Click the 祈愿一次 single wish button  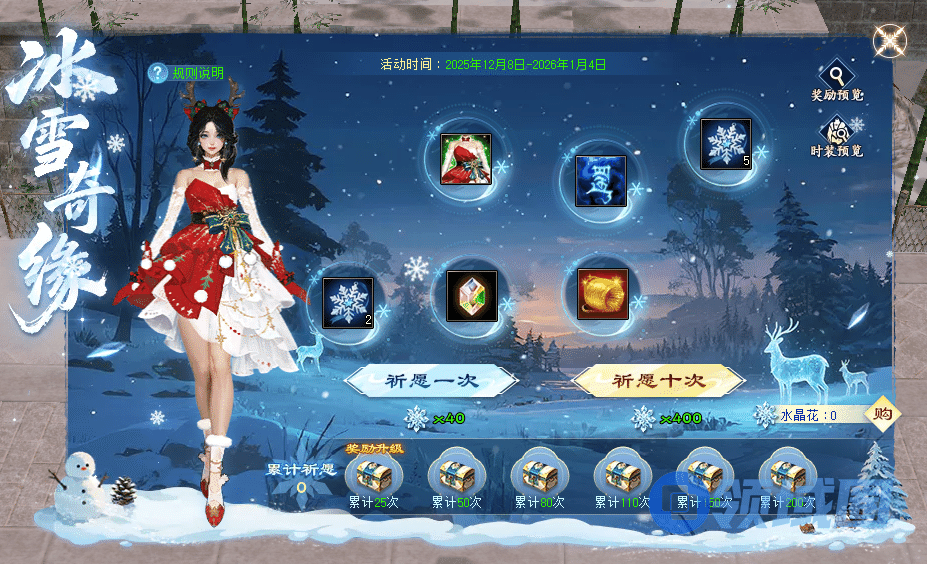pyautogui.click(x=431, y=381)
